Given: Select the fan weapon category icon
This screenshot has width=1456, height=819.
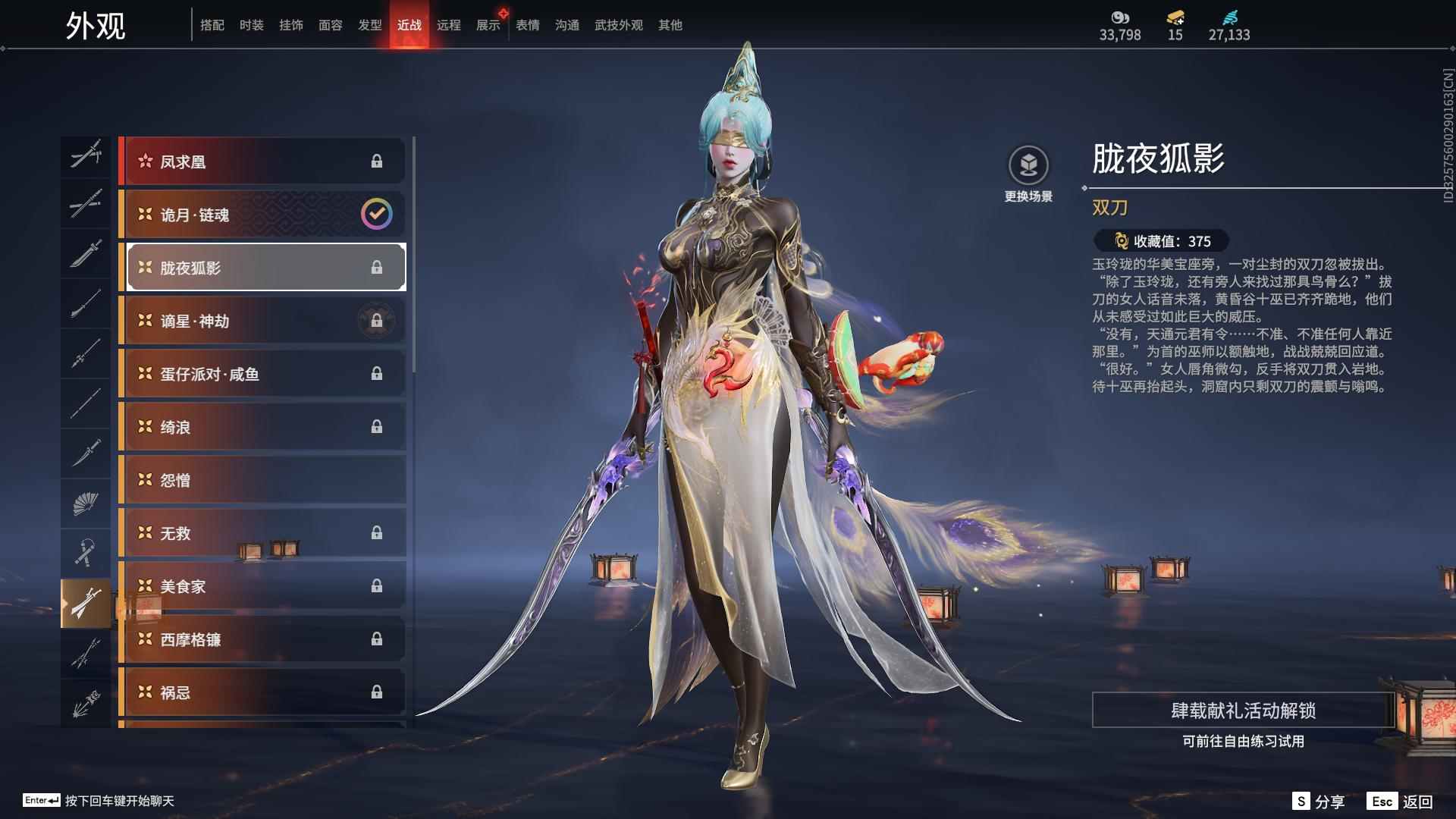Looking at the screenshot, I should click(86, 504).
